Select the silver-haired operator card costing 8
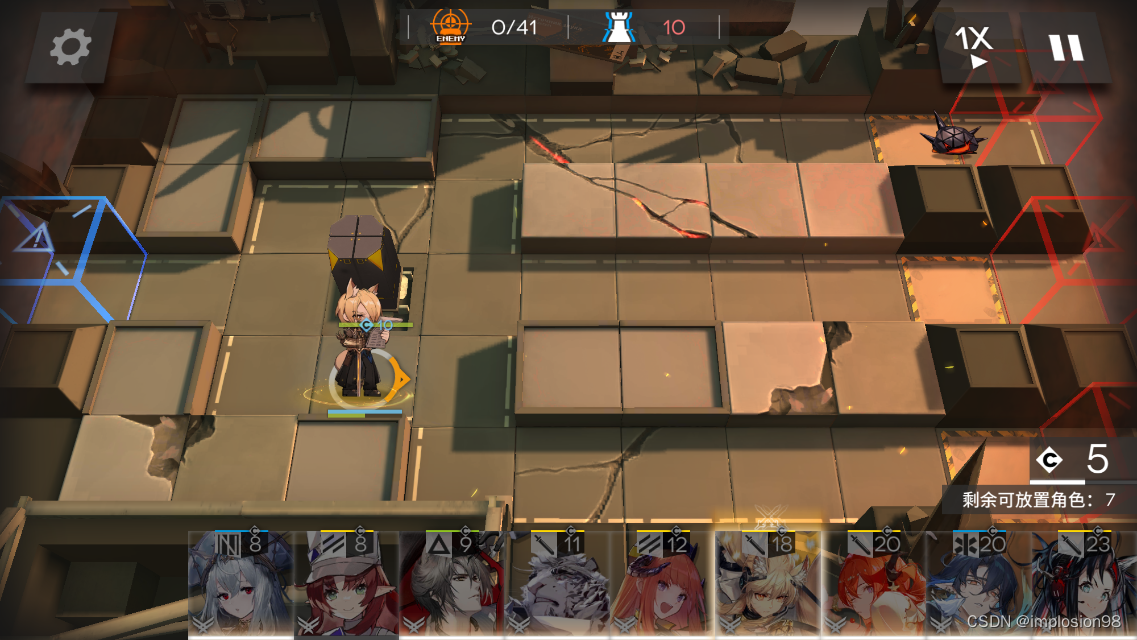This screenshot has height=640, width=1137. tap(241, 585)
